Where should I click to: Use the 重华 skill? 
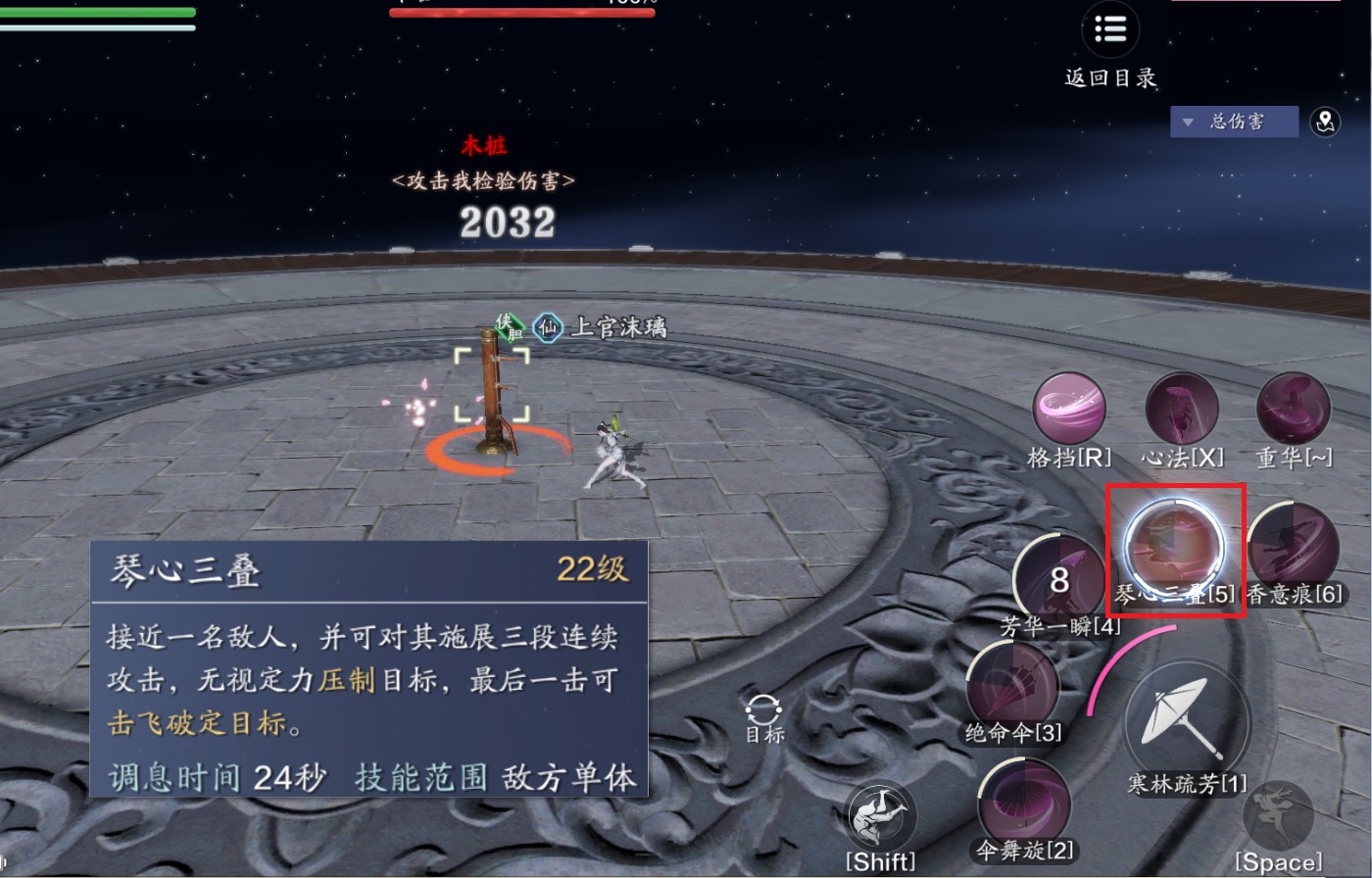click(x=1294, y=410)
